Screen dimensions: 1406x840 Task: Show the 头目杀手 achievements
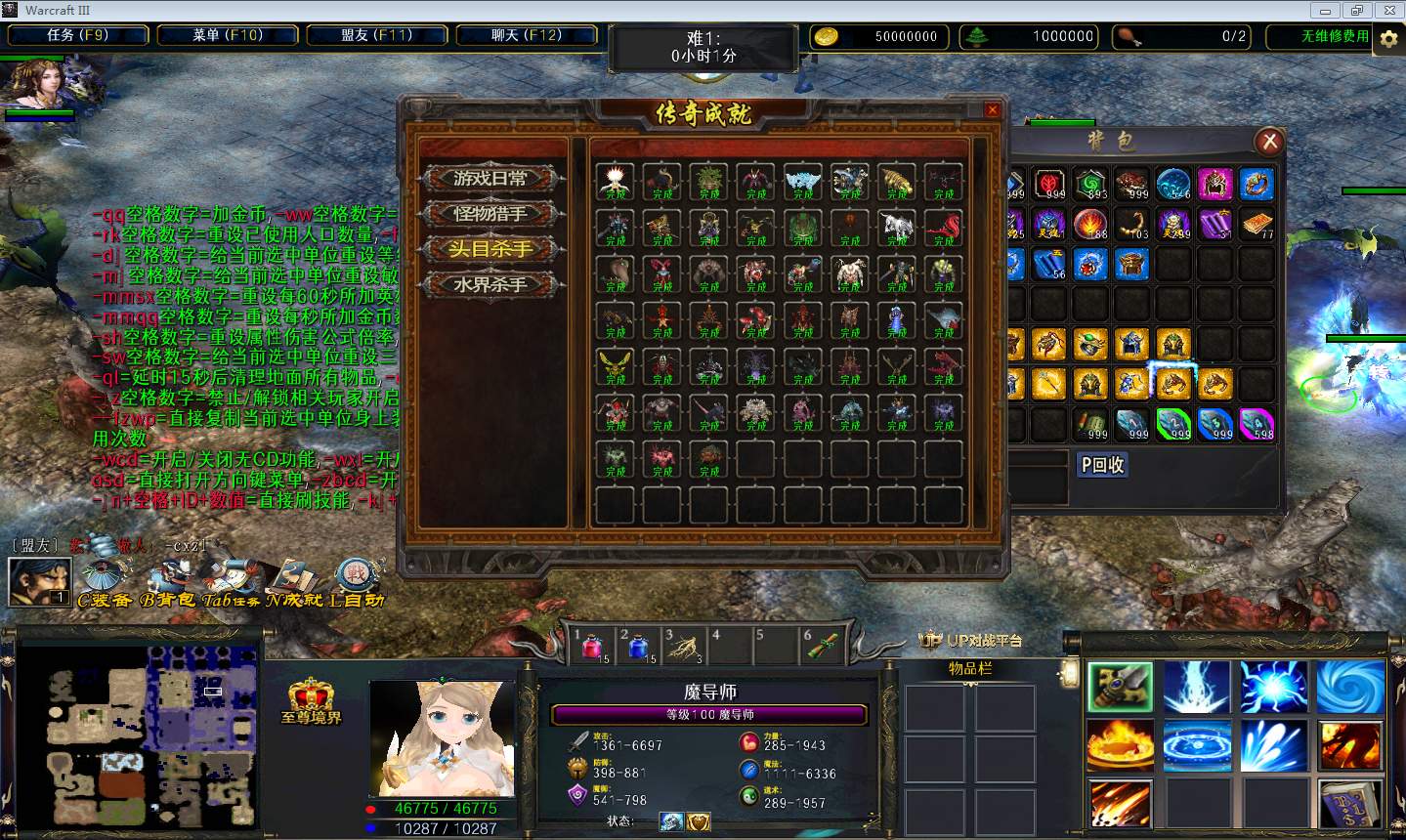click(490, 249)
